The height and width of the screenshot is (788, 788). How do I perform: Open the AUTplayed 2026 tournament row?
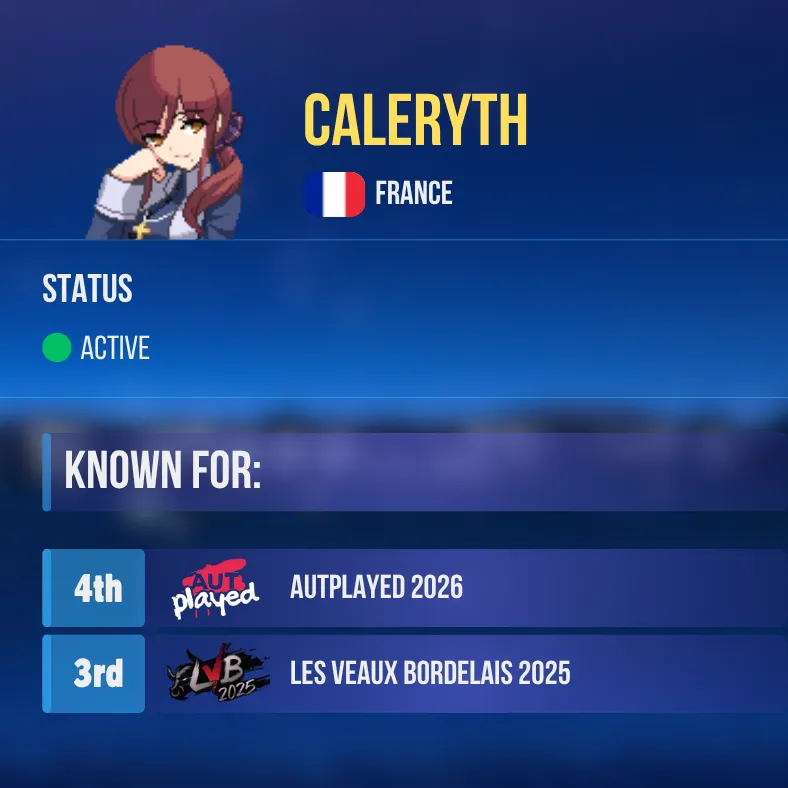tap(376, 588)
